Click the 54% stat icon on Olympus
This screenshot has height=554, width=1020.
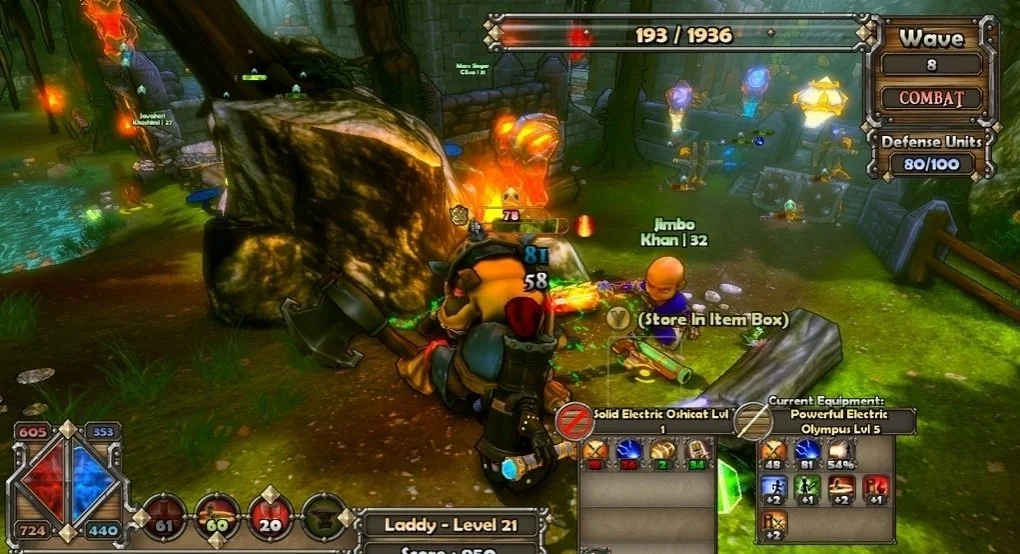click(841, 455)
